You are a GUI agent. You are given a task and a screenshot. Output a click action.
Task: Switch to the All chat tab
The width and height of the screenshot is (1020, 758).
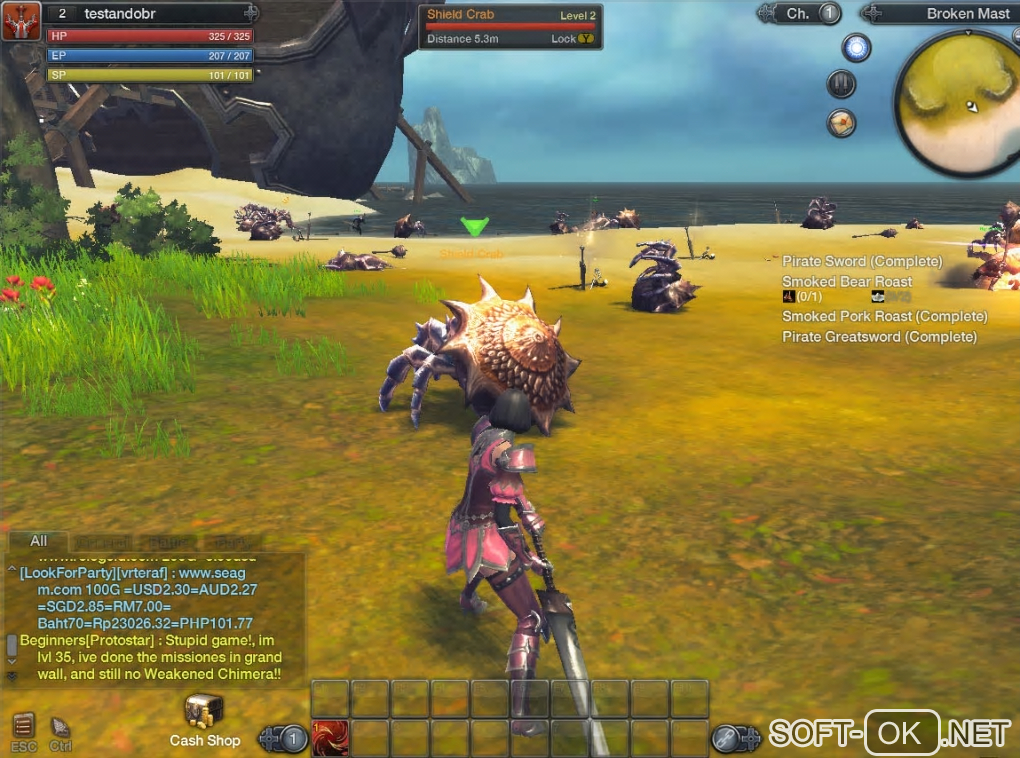pos(38,541)
